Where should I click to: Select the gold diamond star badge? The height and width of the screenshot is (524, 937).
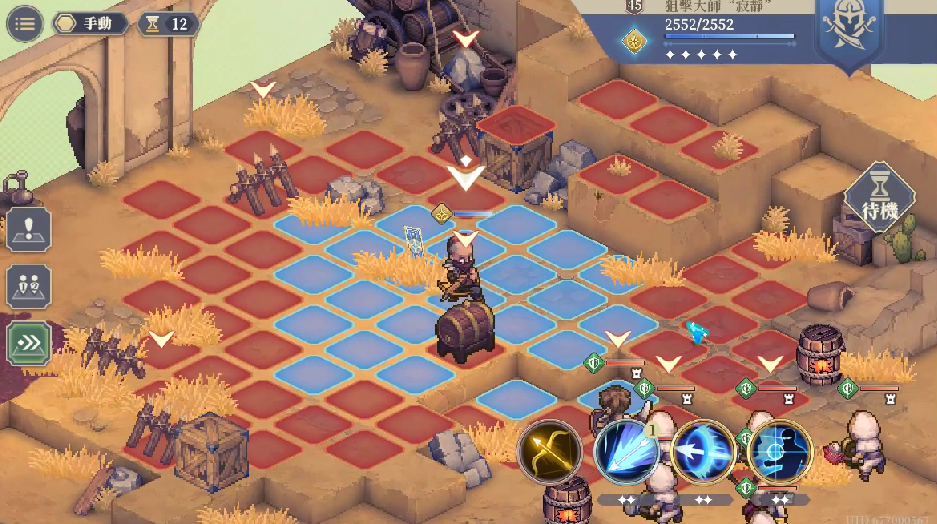[633, 40]
